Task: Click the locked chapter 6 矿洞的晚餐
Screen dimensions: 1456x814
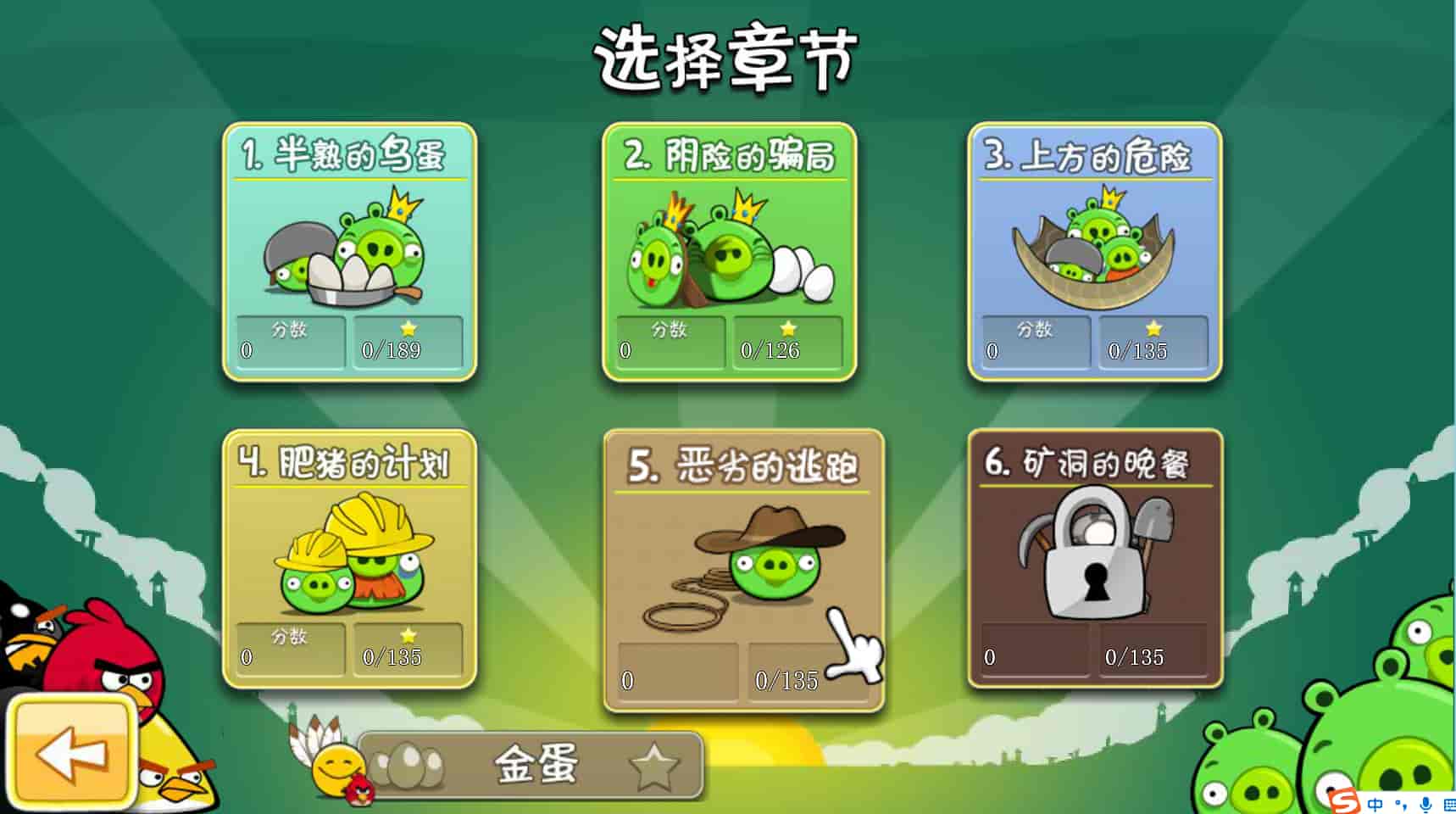Action: (x=1095, y=559)
